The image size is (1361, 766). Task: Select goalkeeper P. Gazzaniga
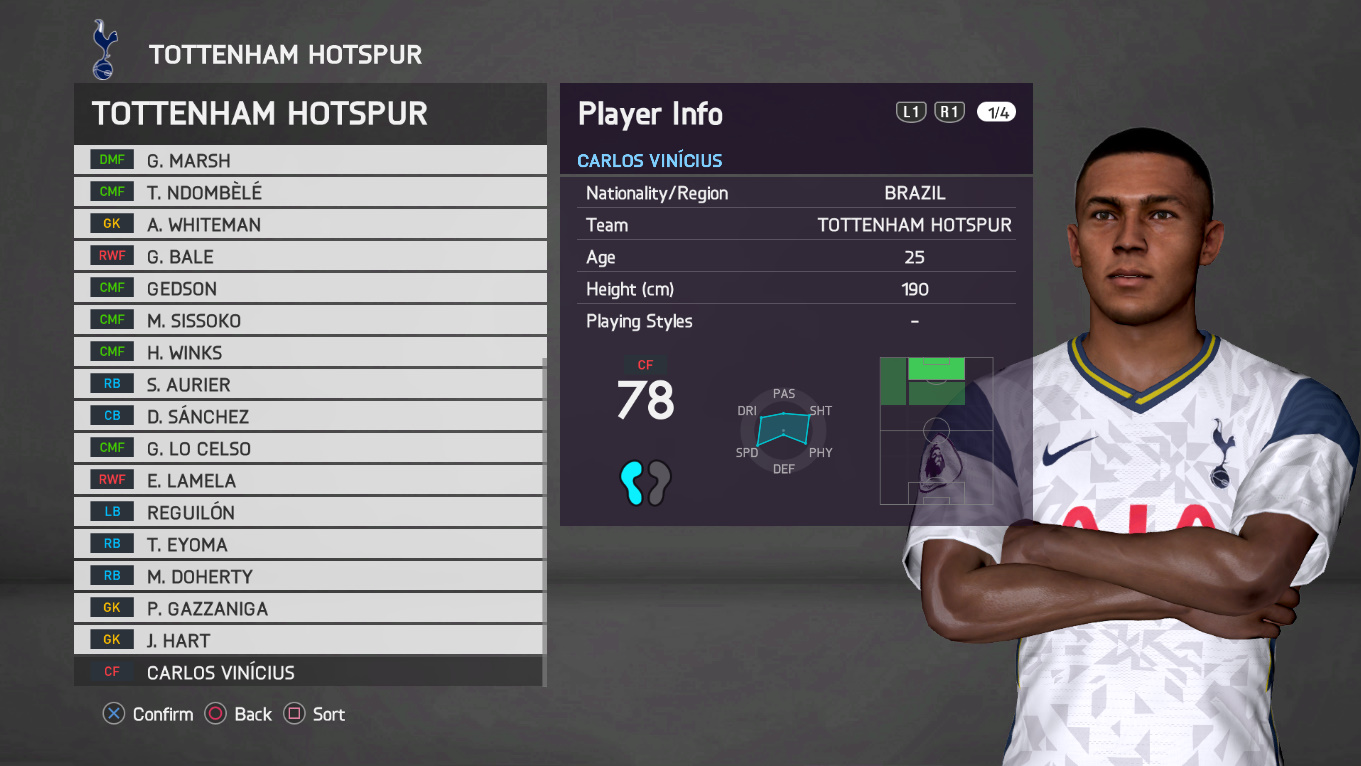pos(310,608)
